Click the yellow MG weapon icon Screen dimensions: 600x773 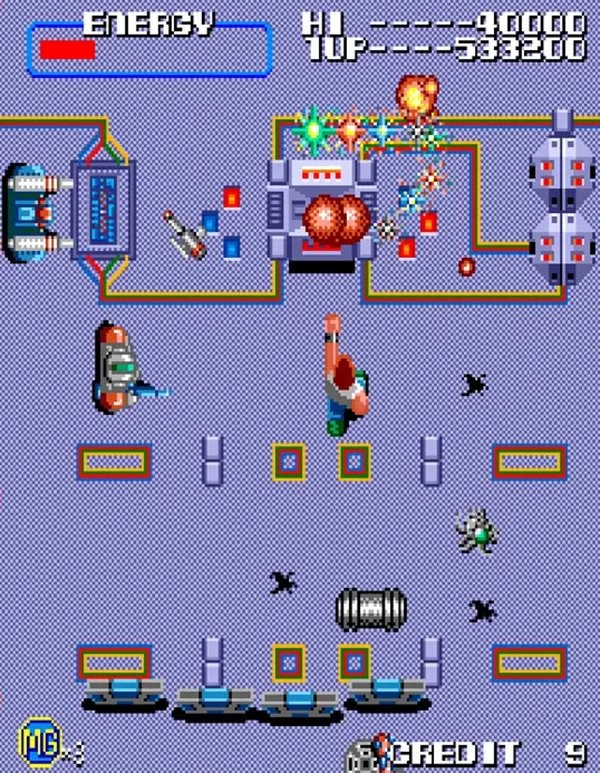point(33,742)
